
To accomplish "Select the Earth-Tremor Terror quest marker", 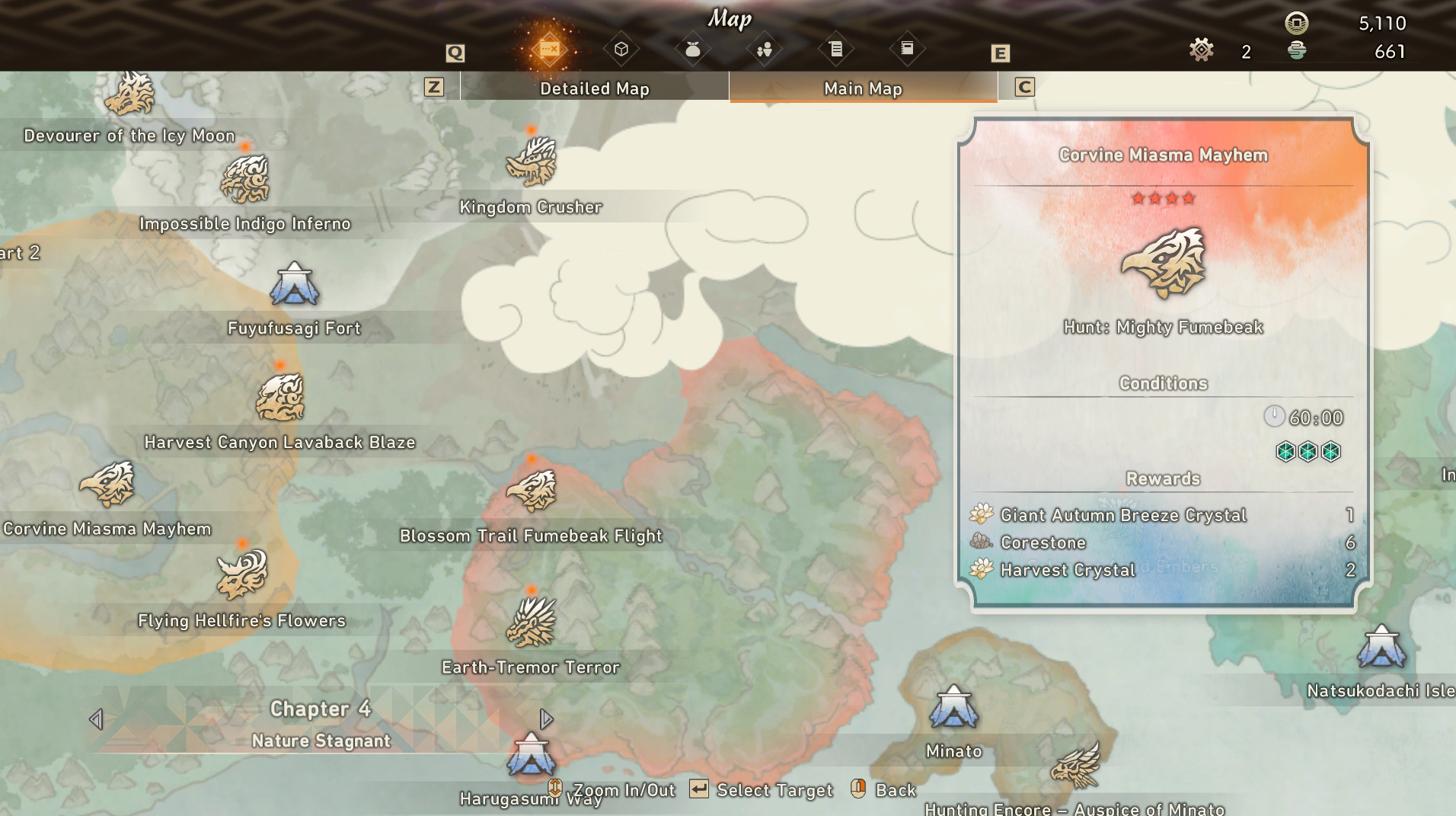I will 532,622.
